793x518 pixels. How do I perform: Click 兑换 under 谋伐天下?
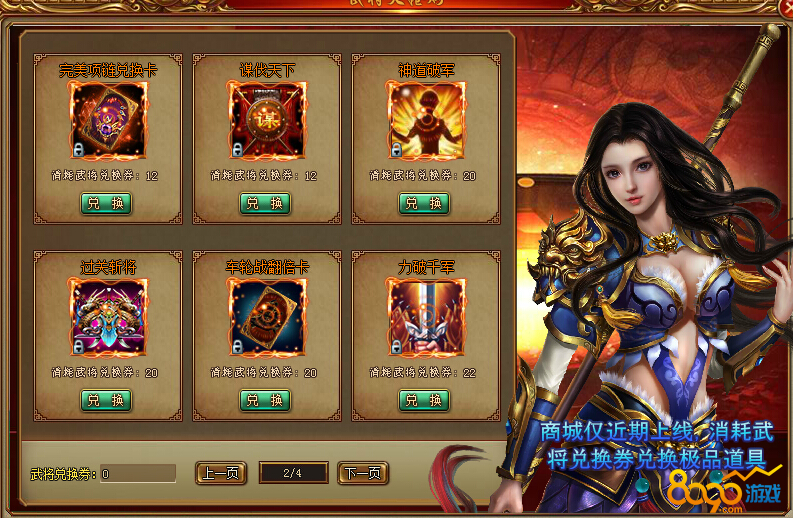pyautogui.click(x=265, y=203)
